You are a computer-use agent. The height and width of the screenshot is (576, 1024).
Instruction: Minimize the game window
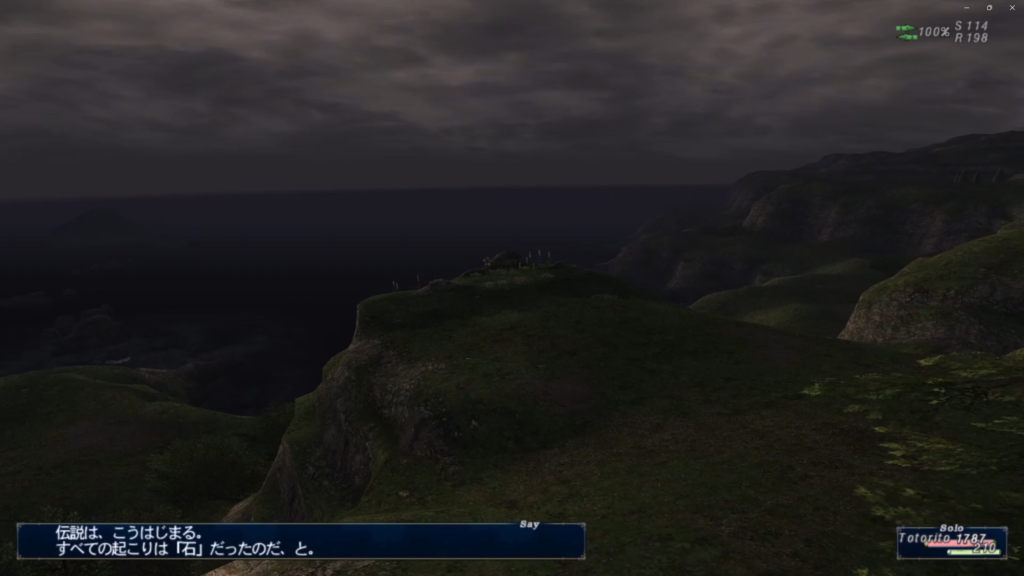966,7
